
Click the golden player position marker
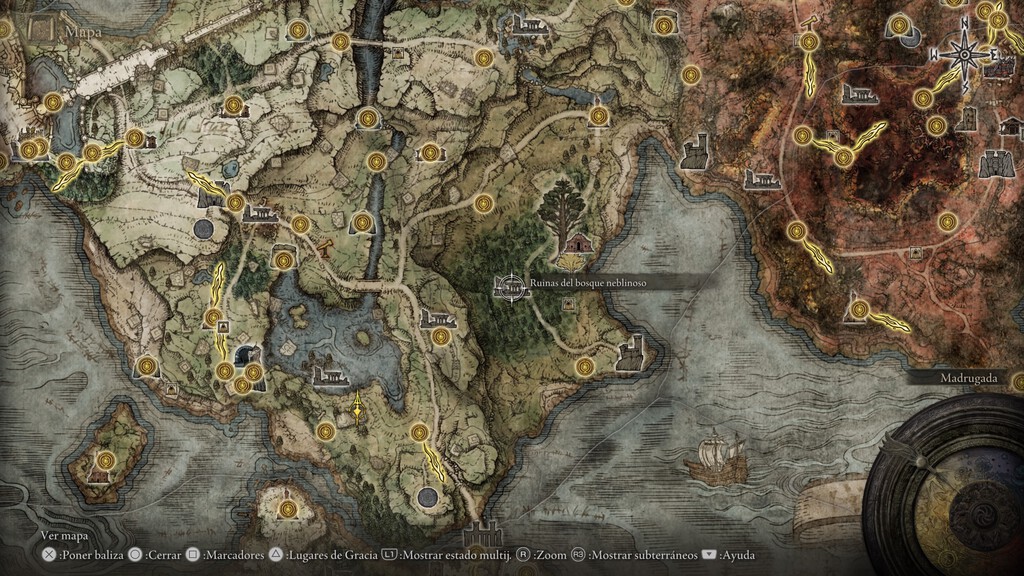pos(358,407)
